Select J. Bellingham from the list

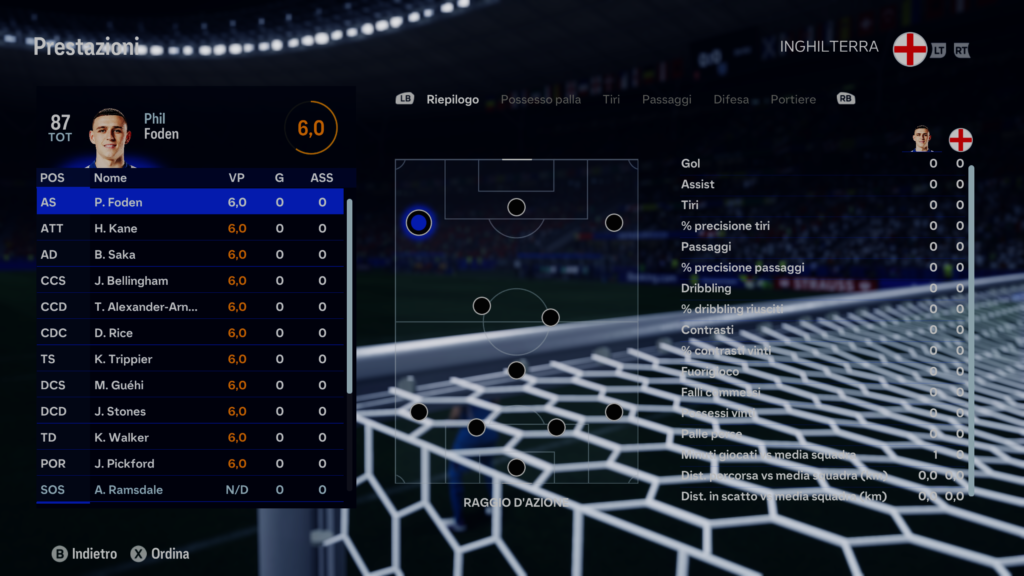pos(190,281)
